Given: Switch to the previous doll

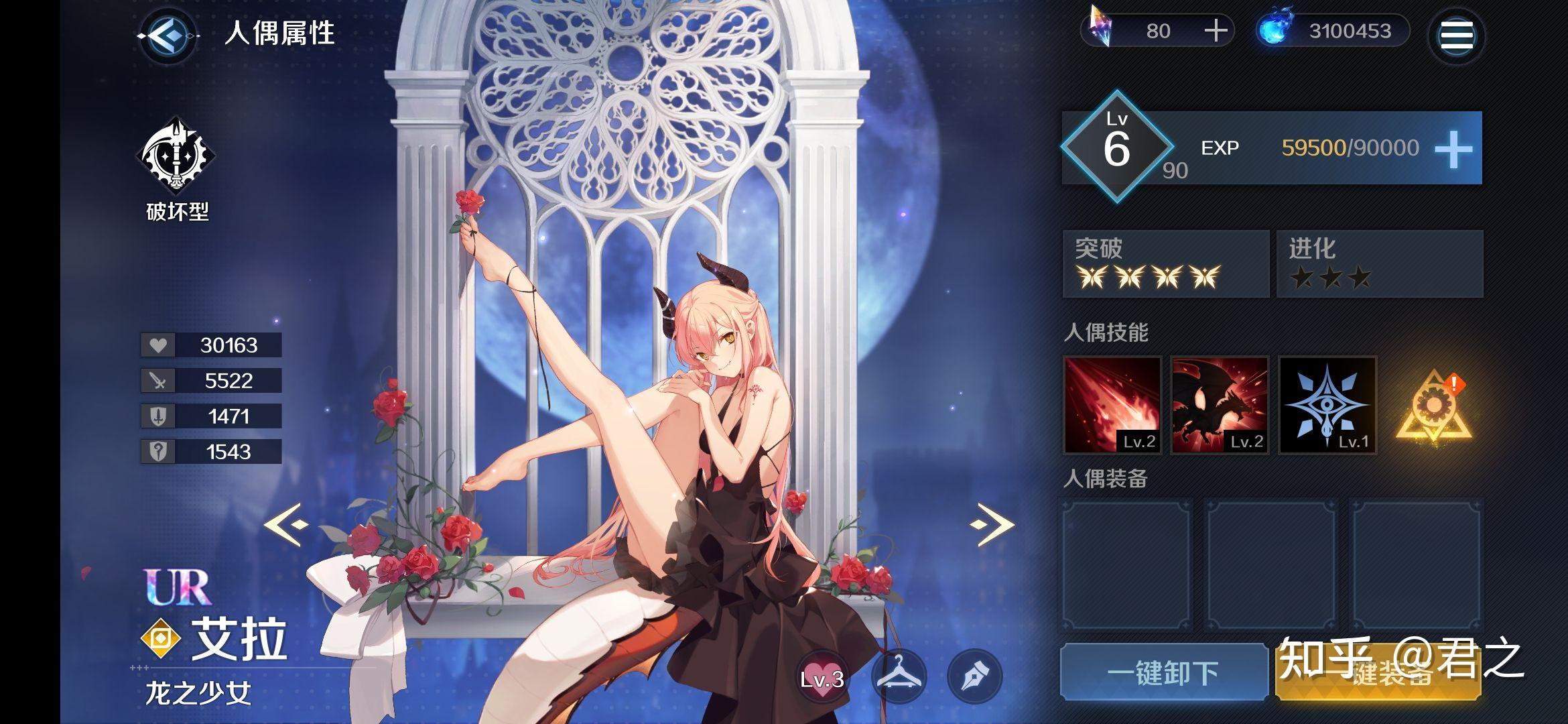Looking at the screenshot, I should tap(287, 524).
